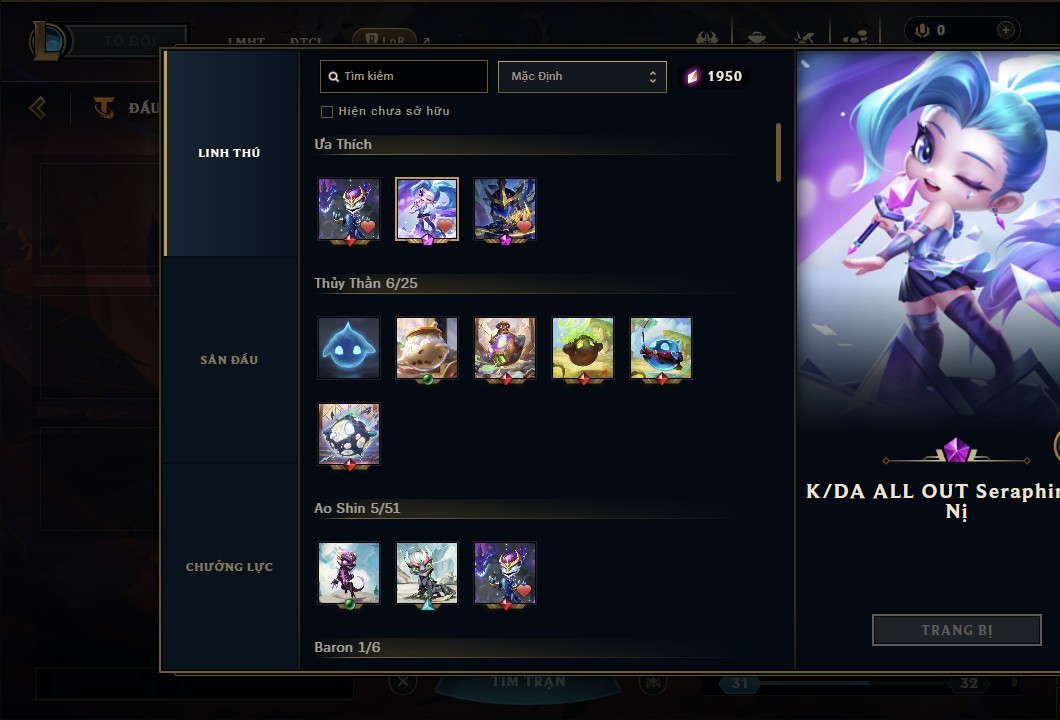
Task: Select the dark armored favorite legend thumbnail
Action: tap(505, 209)
